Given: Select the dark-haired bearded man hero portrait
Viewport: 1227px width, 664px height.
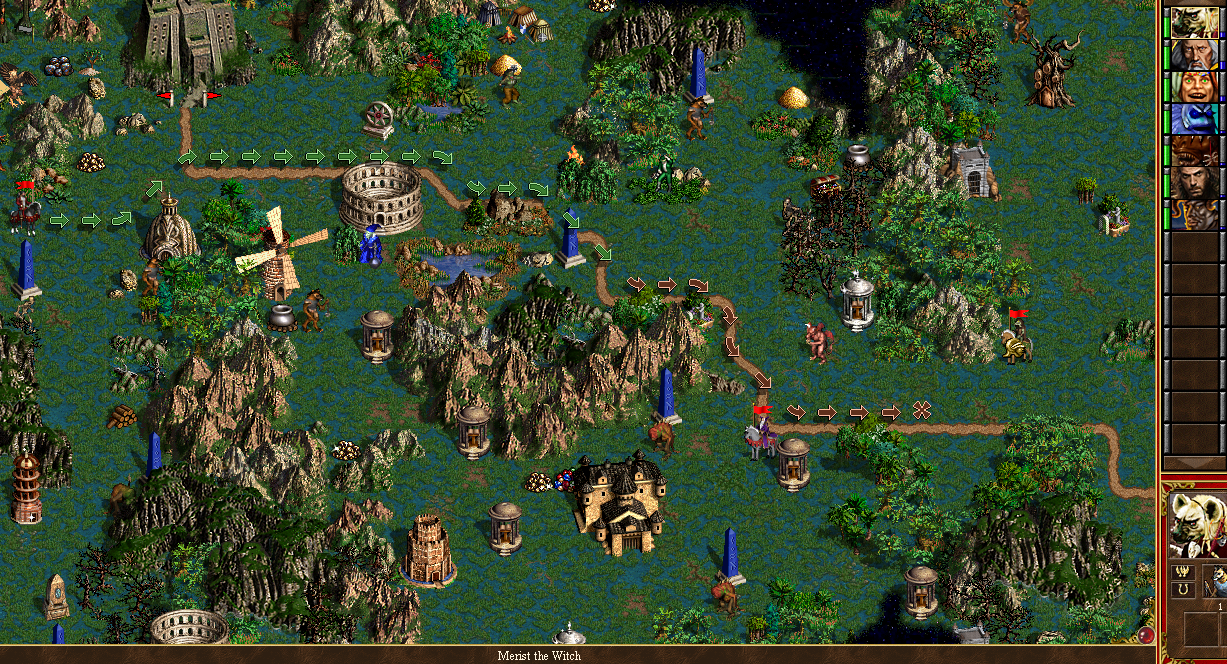Looking at the screenshot, I should tap(1193, 183).
